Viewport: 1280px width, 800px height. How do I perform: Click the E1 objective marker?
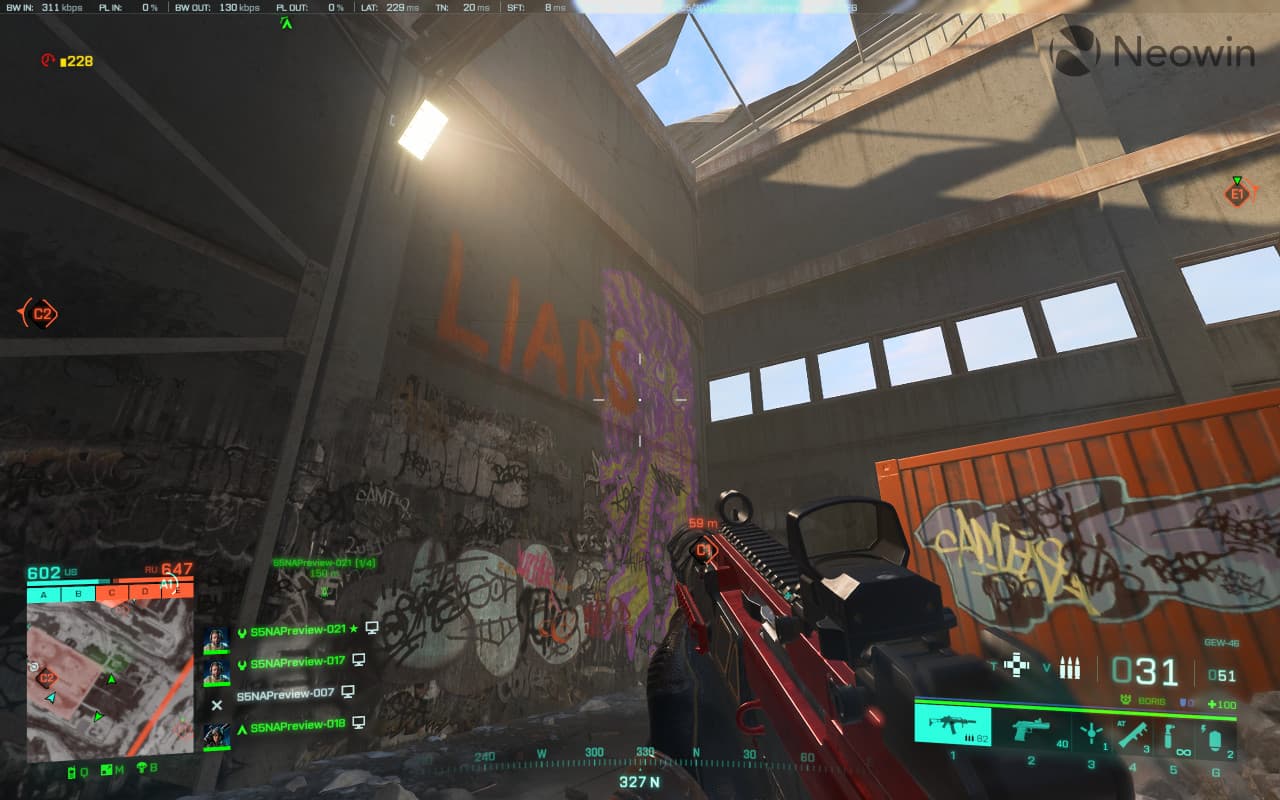(x=1237, y=194)
